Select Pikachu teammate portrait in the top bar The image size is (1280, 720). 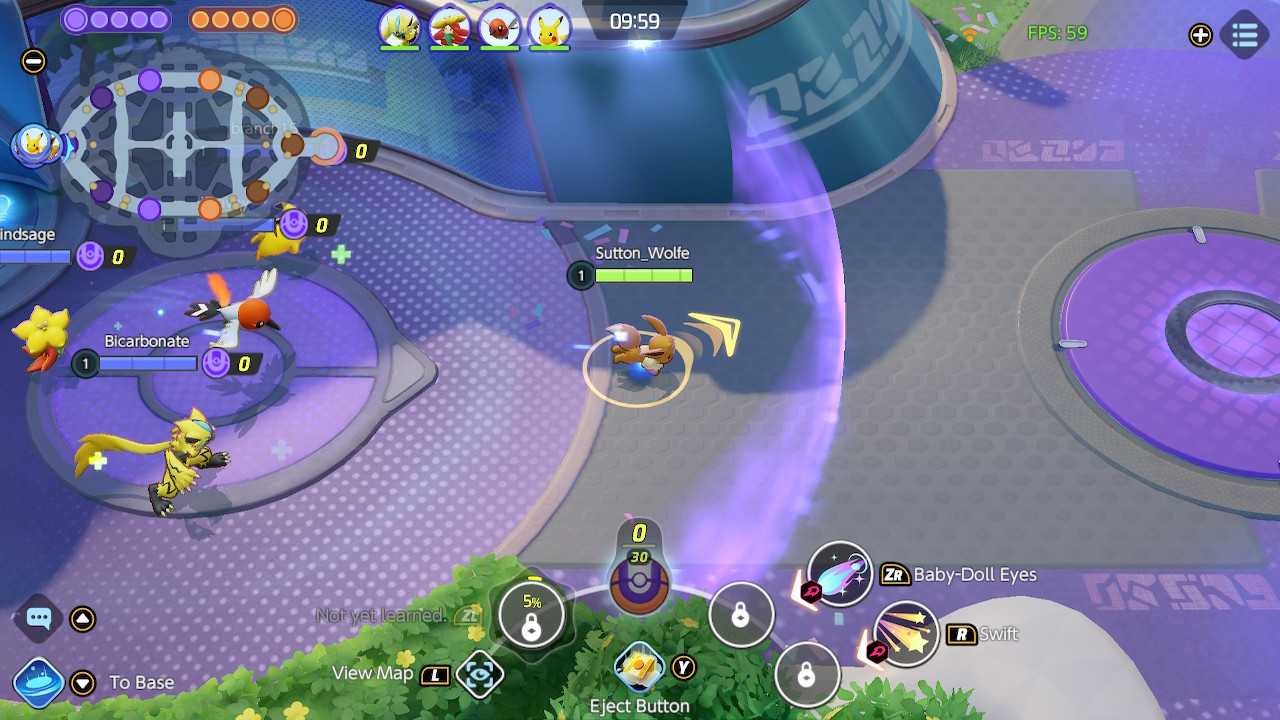pyautogui.click(x=549, y=27)
